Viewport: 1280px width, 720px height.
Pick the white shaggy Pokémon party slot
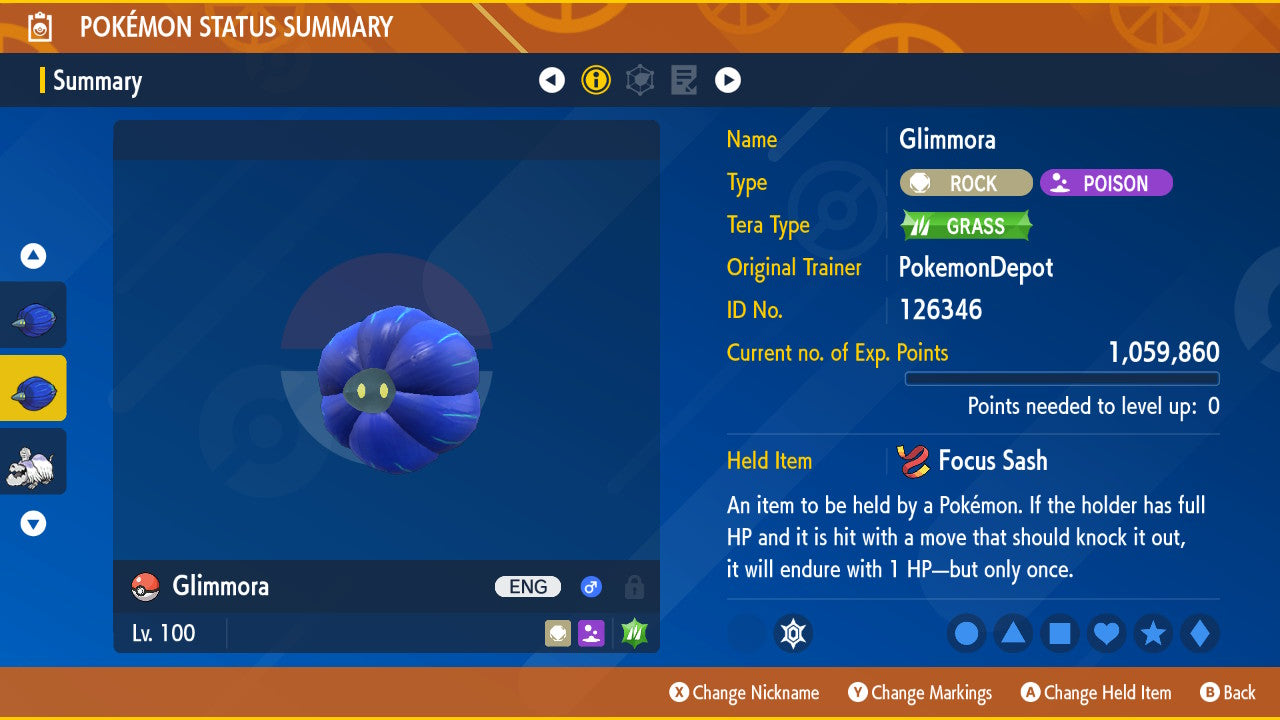tap(34, 461)
